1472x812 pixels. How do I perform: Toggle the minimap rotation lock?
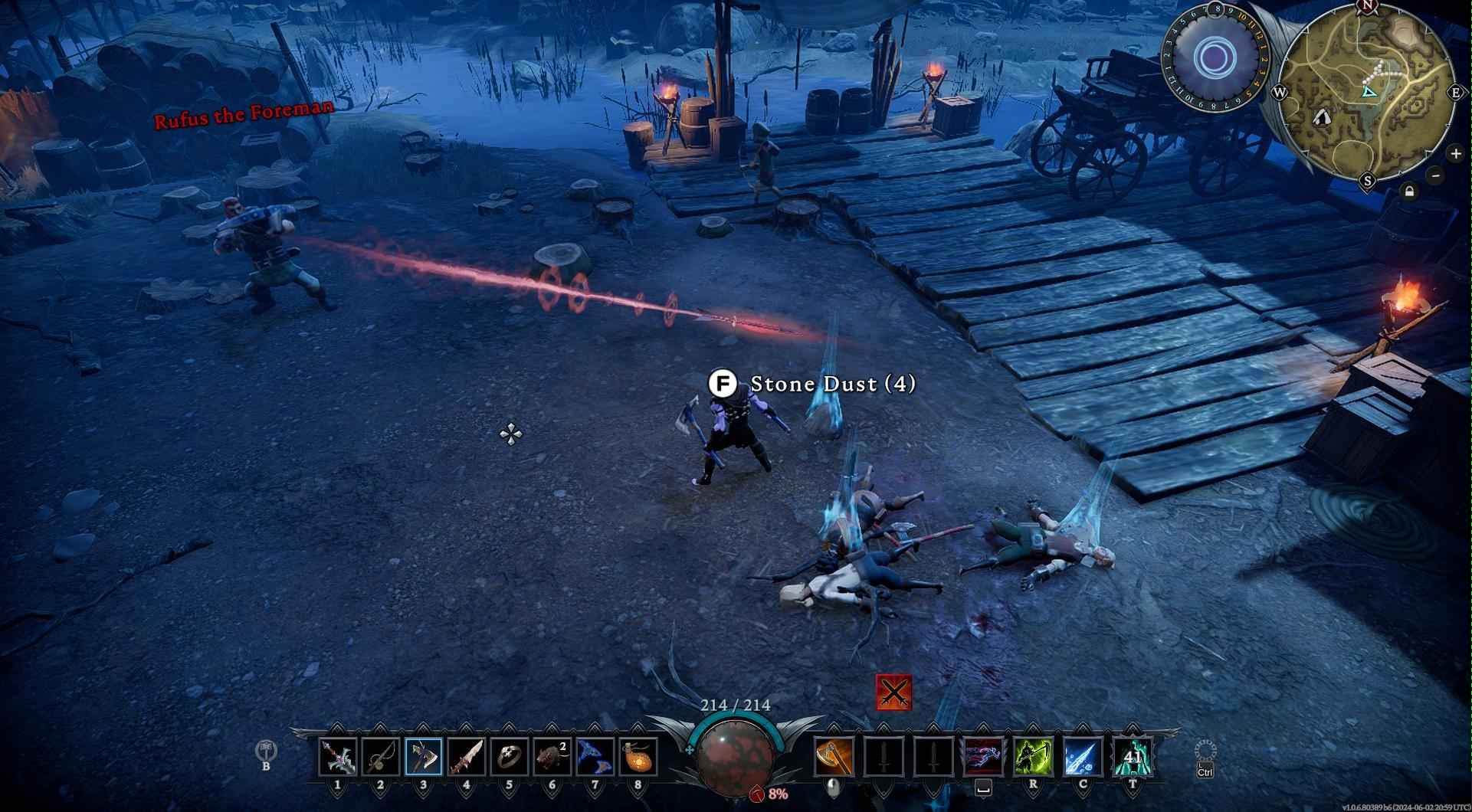point(1409,192)
